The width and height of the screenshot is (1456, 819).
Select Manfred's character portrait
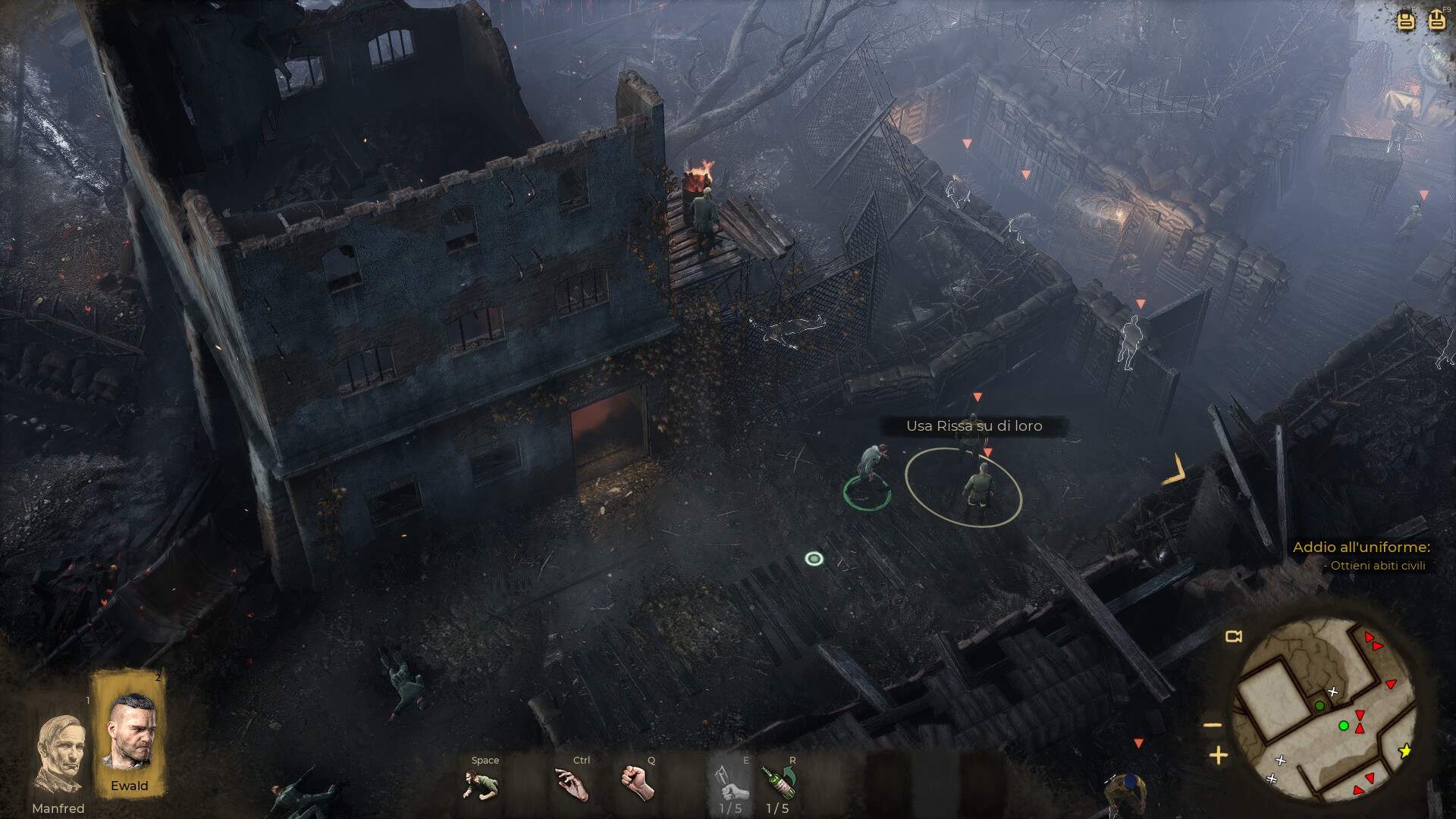(x=59, y=754)
